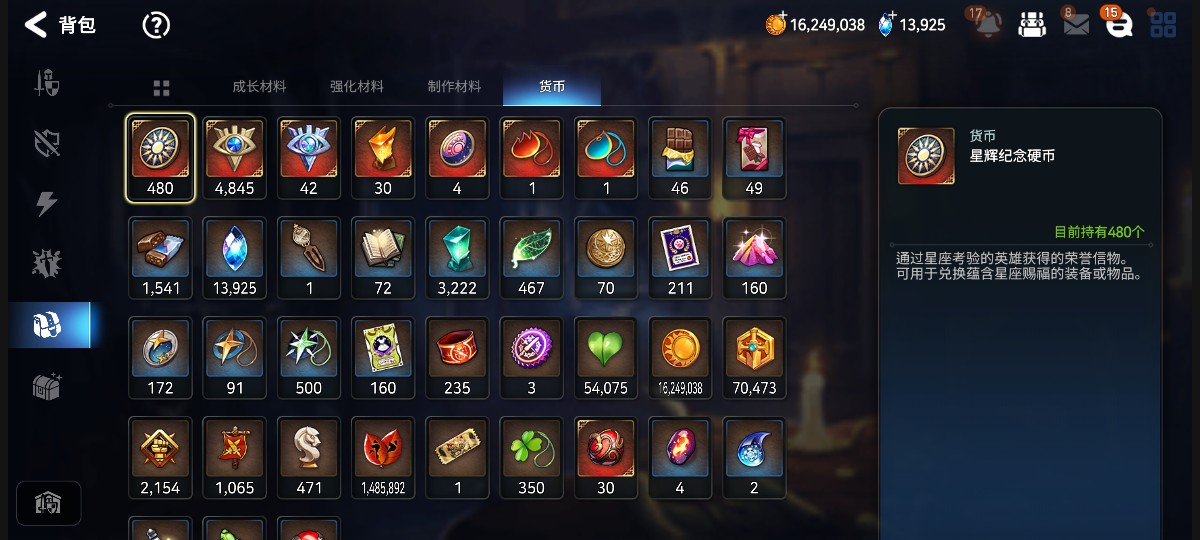Add more gold with the coin icon
1200x540 pixels.
[776, 25]
